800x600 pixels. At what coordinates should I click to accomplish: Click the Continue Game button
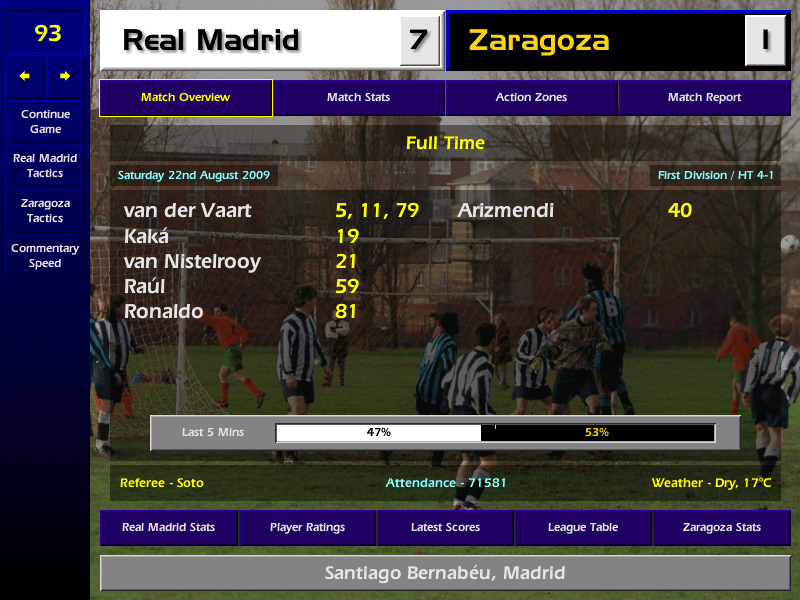(45, 121)
